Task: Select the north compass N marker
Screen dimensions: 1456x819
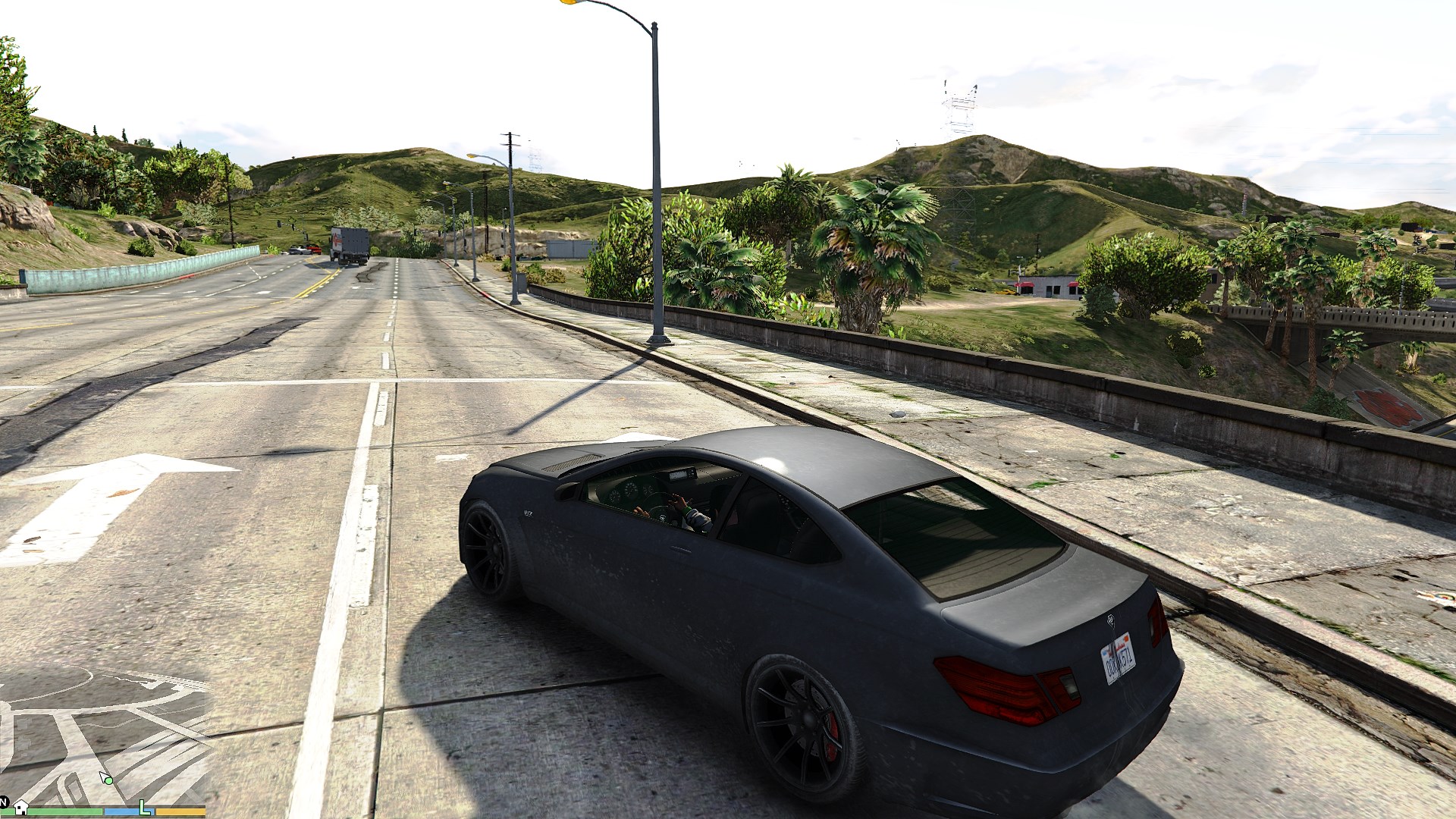Action: click(4, 801)
